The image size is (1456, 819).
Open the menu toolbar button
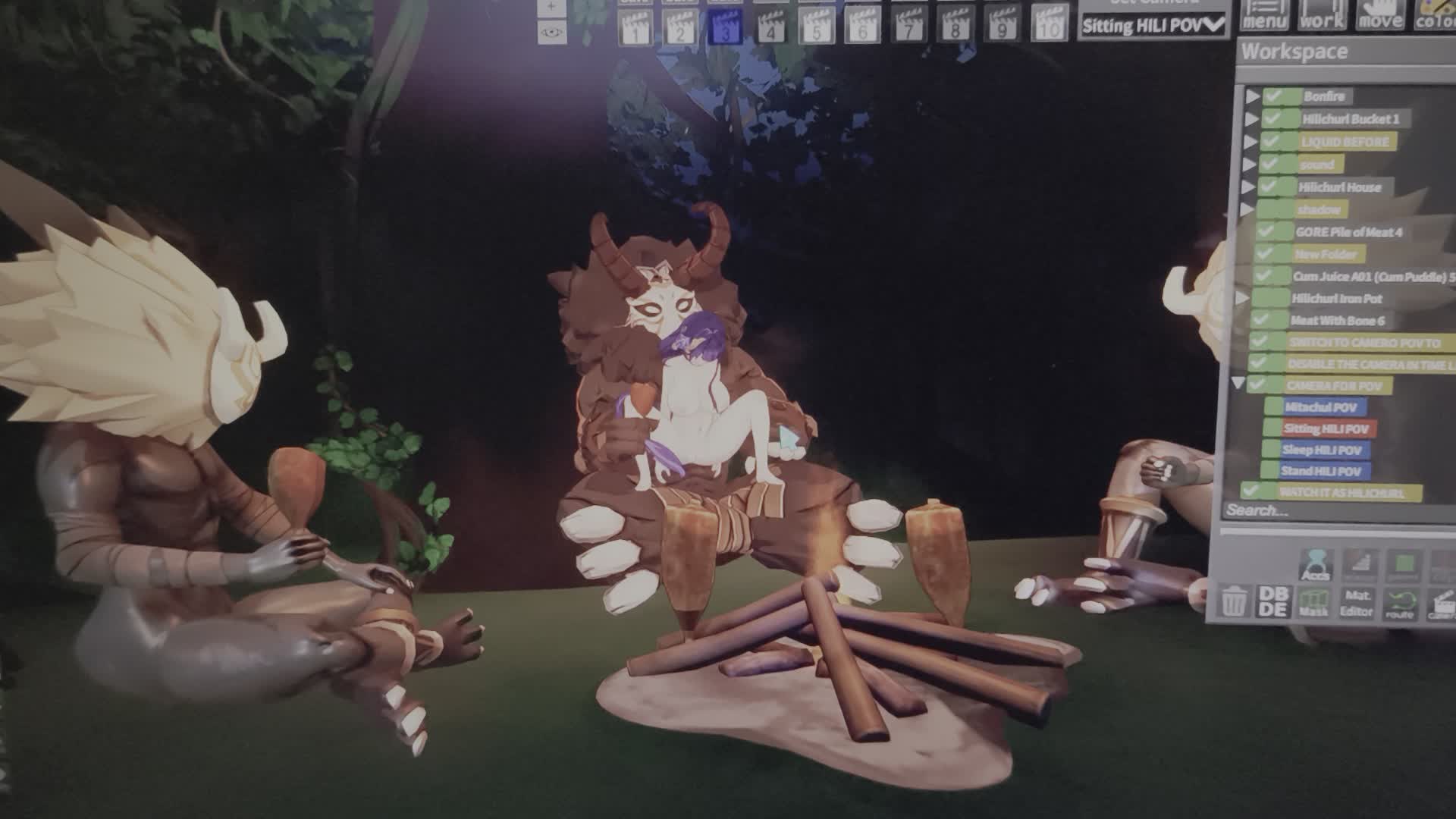(x=1264, y=17)
